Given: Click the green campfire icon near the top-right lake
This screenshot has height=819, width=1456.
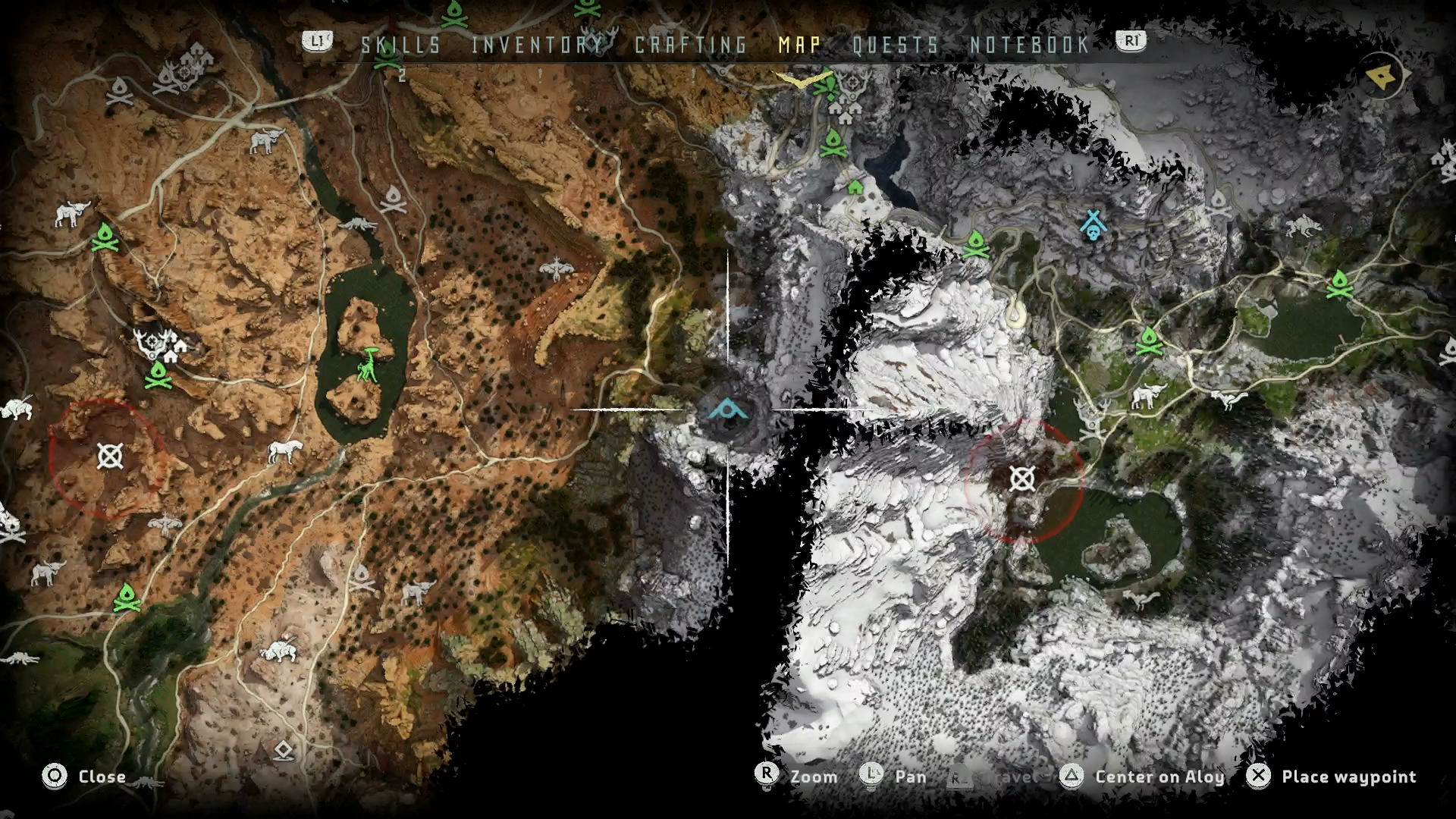Looking at the screenshot, I should click(1338, 284).
